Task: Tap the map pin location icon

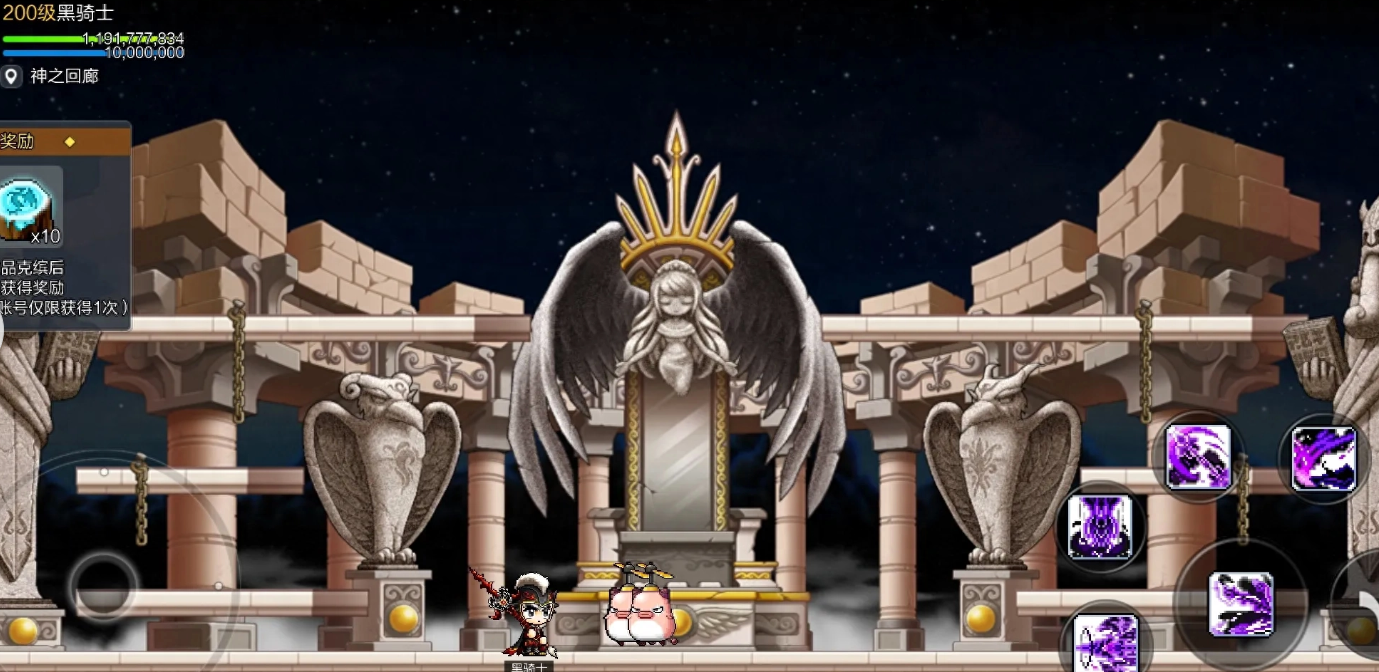Action: tap(11, 76)
